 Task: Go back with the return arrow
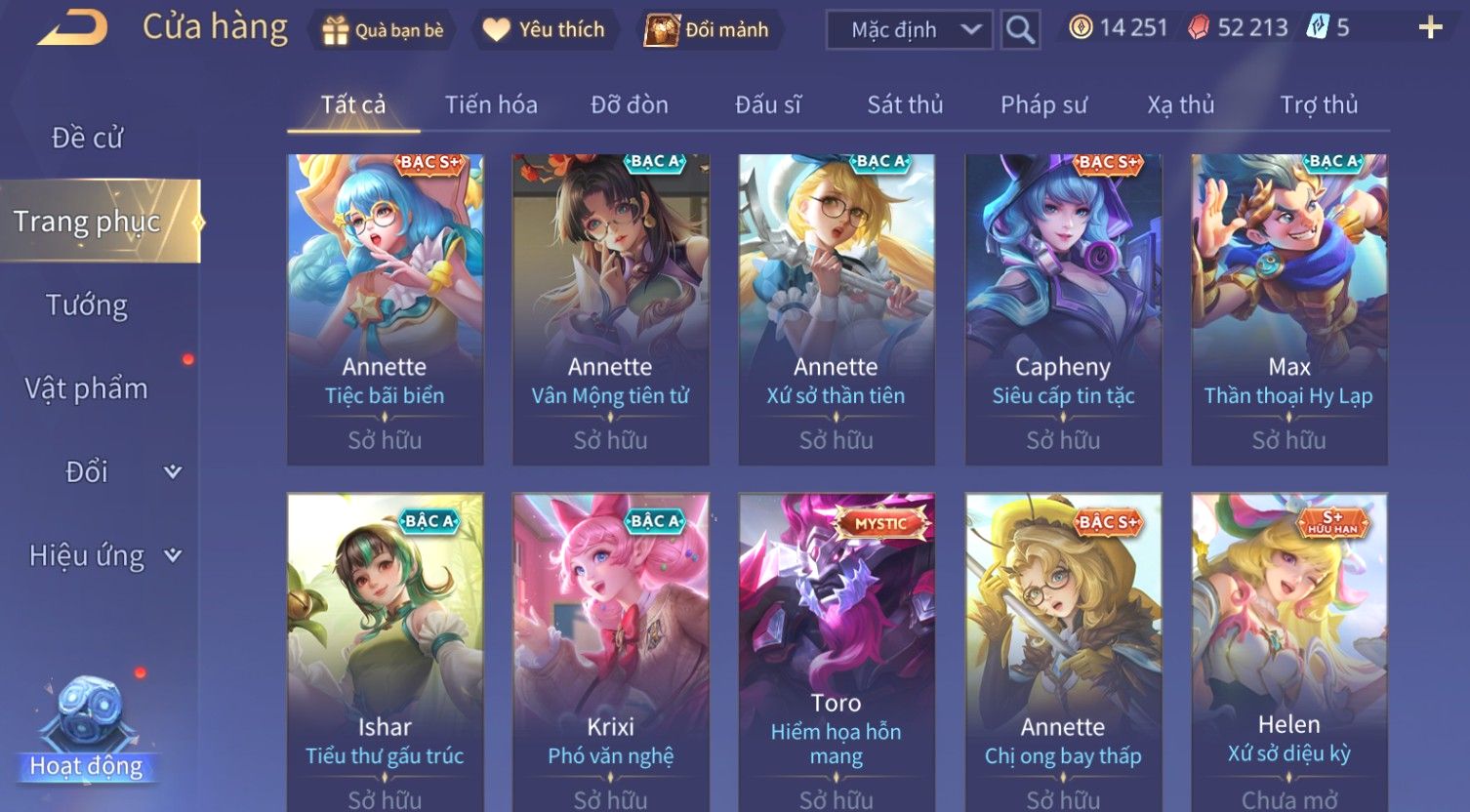pos(73,28)
